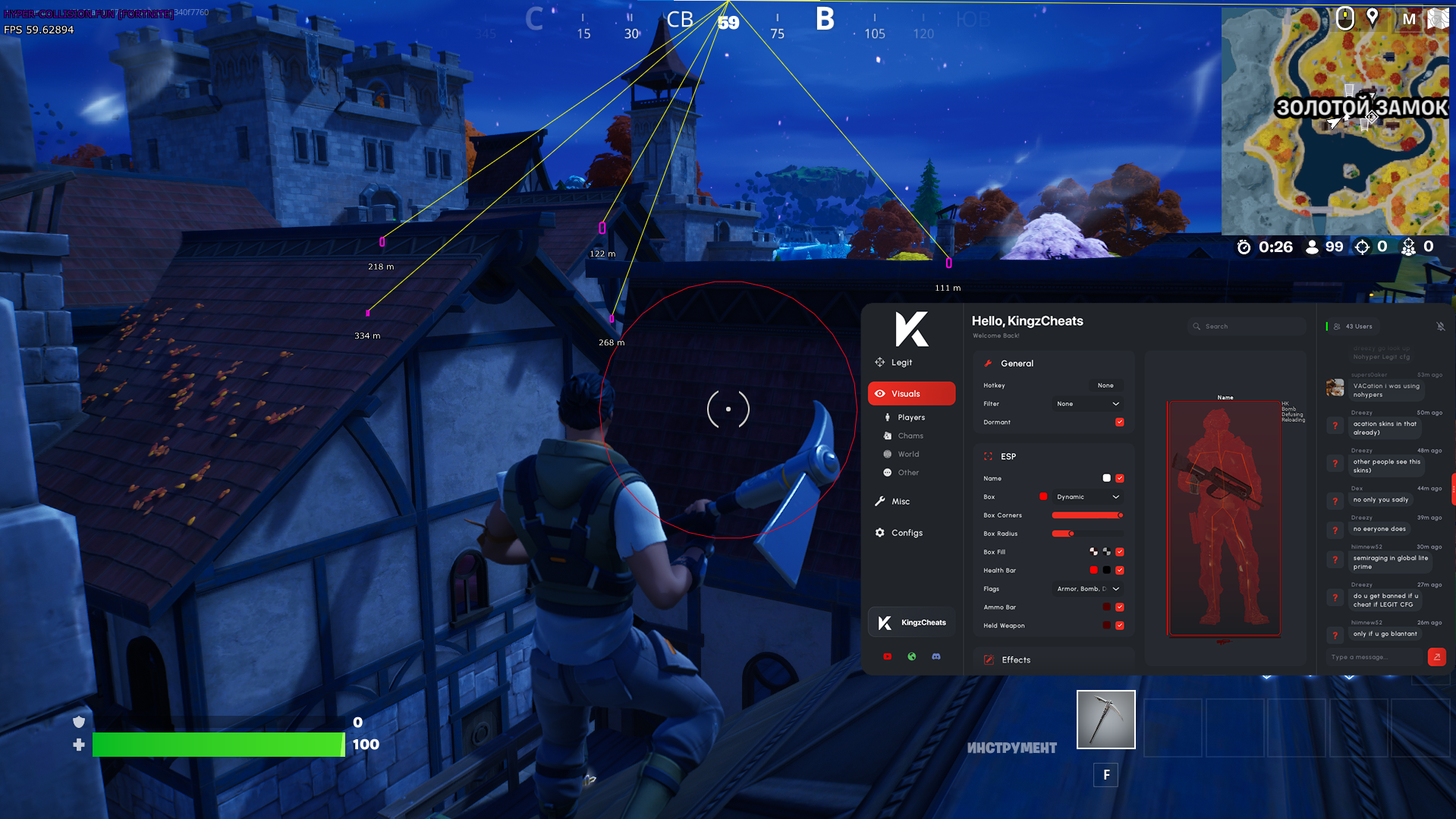
Task: Select the pickaxe slot in the hotbar
Action: coord(1105,719)
